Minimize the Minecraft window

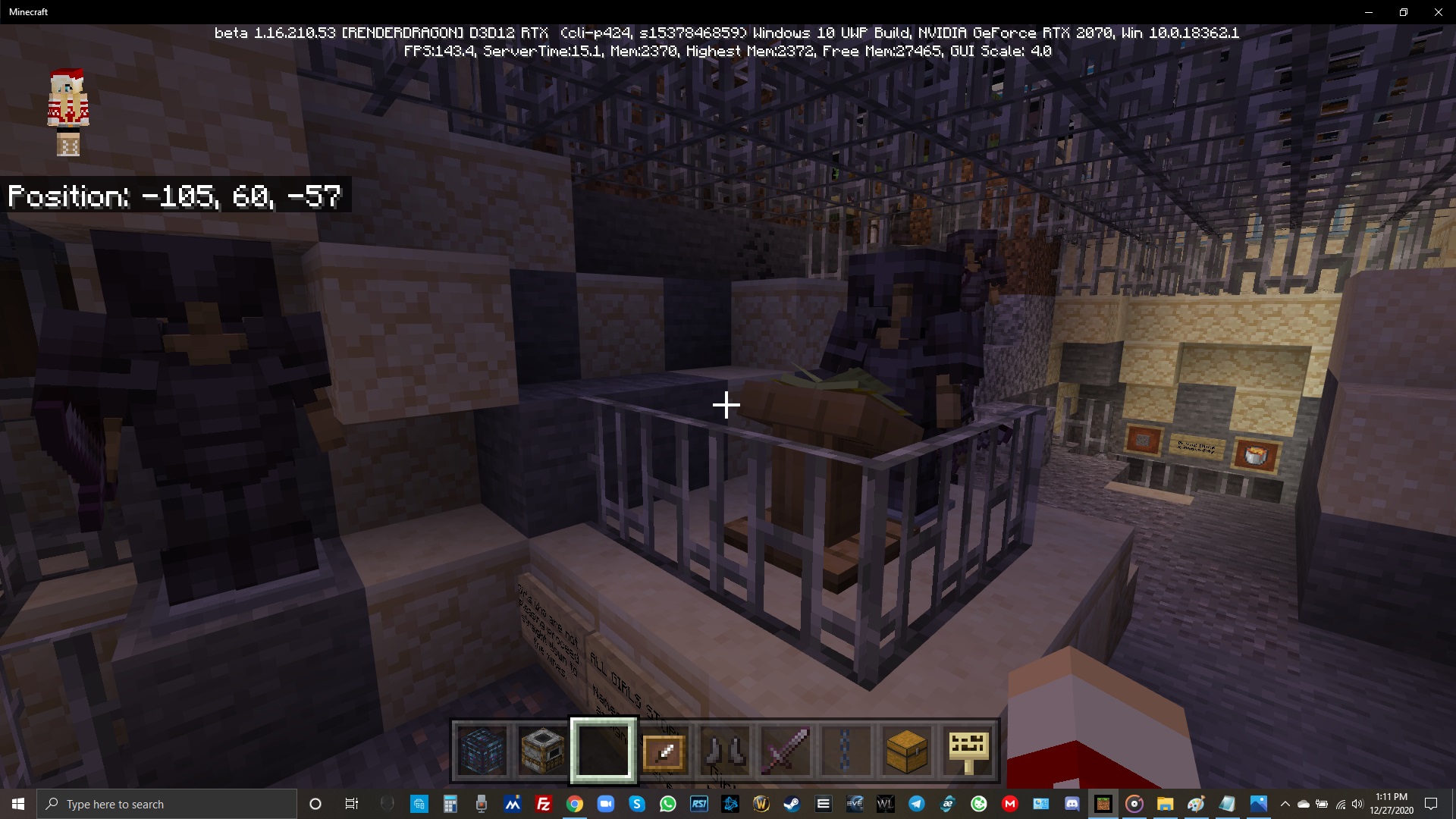(1368, 12)
